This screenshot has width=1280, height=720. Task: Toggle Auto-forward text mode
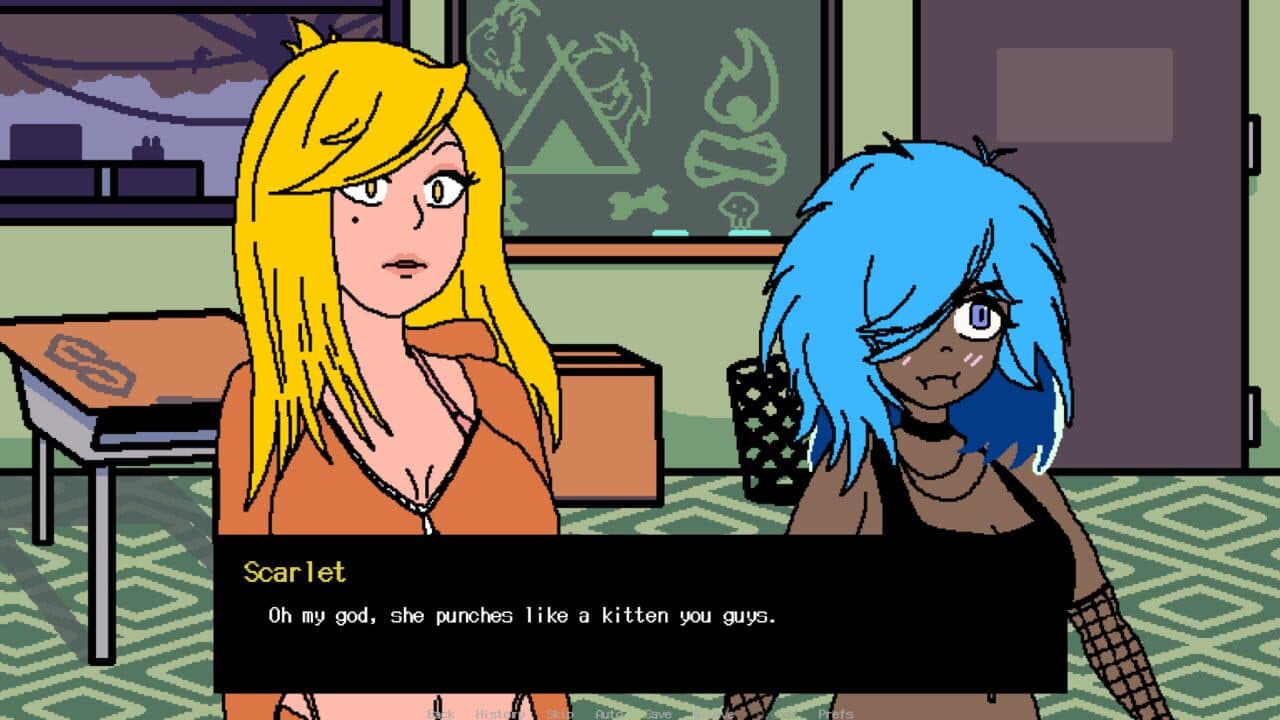(x=611, y=714)
